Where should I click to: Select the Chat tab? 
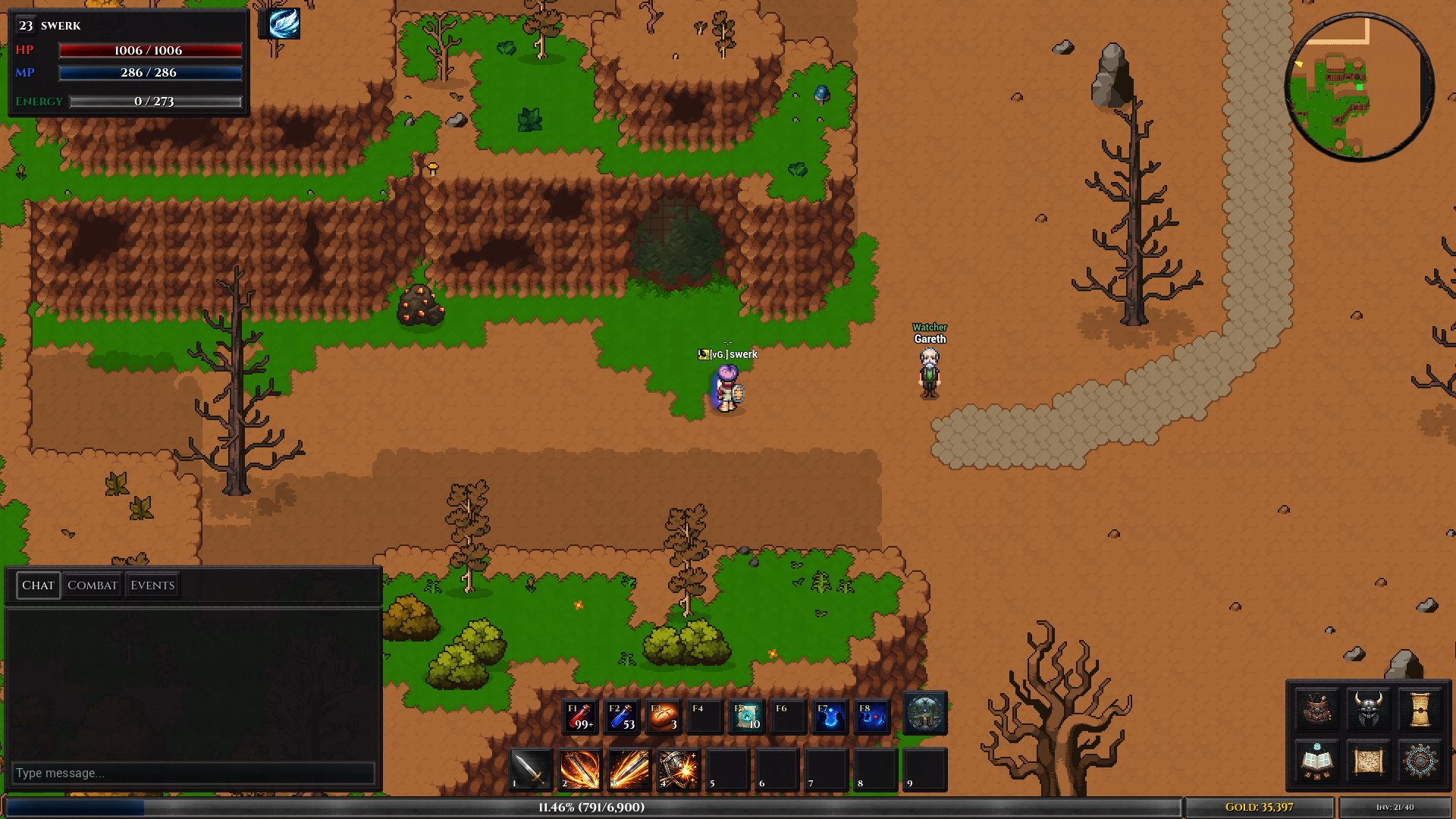[x=38, y=585]
